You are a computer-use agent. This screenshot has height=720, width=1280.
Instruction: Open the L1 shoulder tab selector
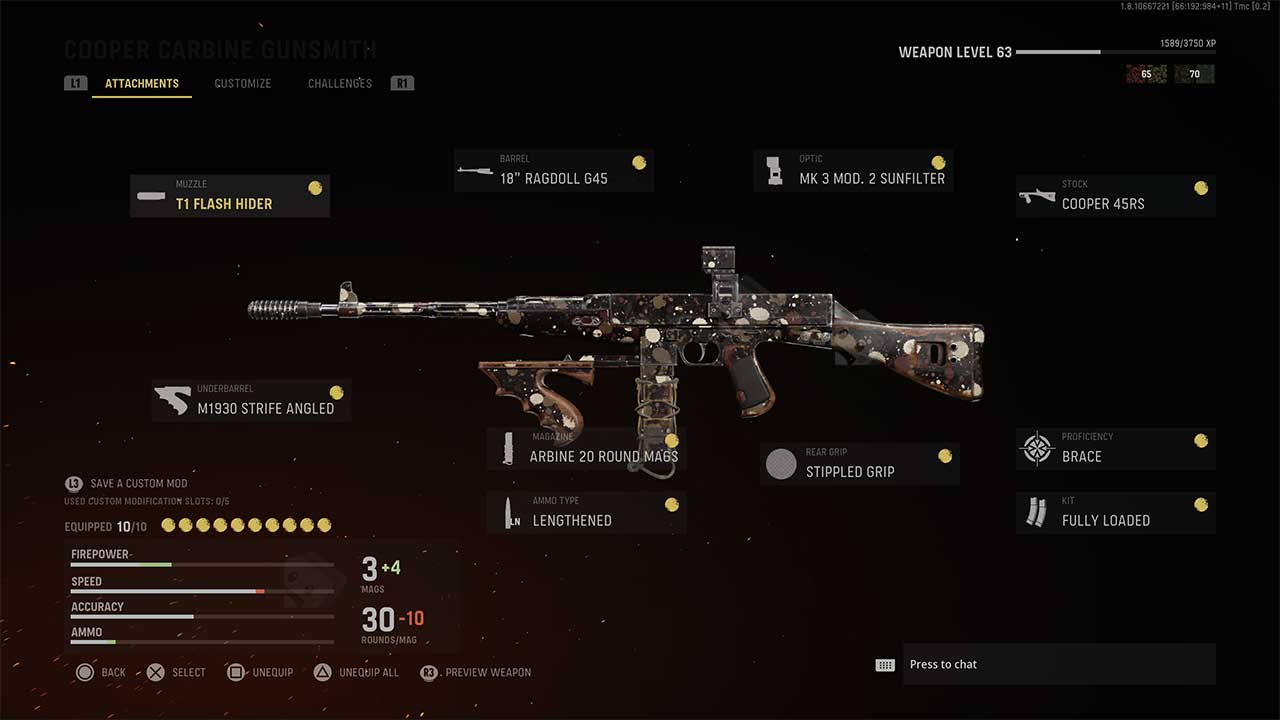tap(75, 83)
